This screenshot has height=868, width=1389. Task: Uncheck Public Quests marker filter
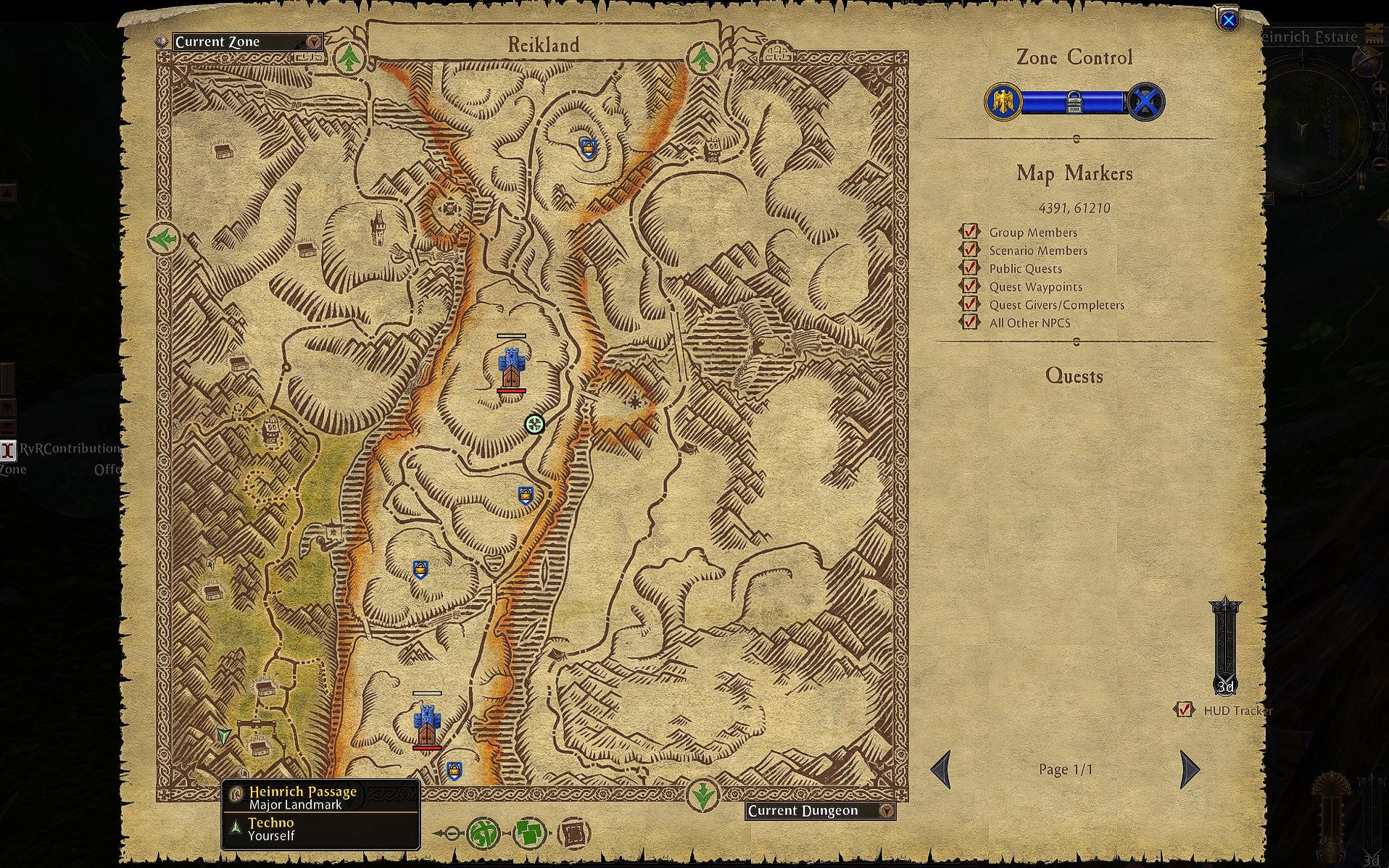coord(969,268)
